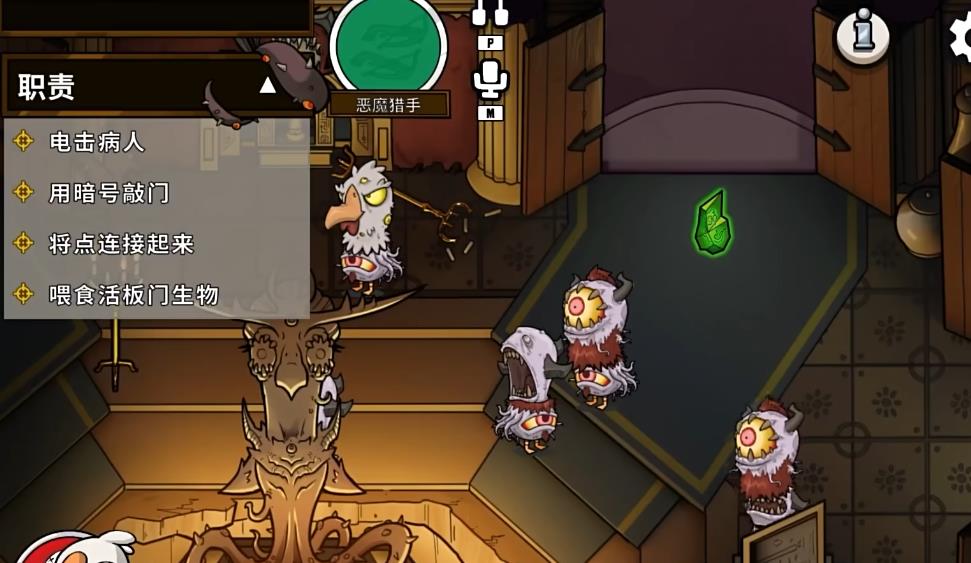The height and width of the screenshot is (563, 971).
Task: Toggle the headphones audio icon
Action: coord(490,13)
